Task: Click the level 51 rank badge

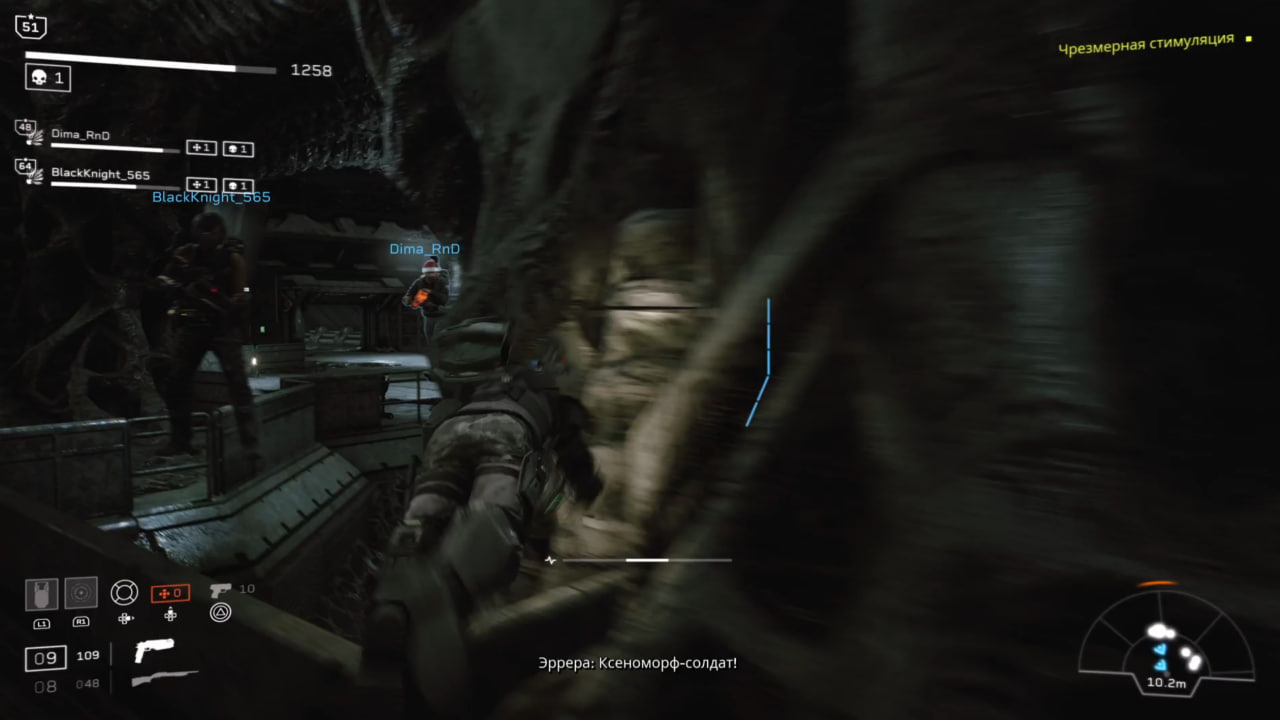Action: coord(31,25)
